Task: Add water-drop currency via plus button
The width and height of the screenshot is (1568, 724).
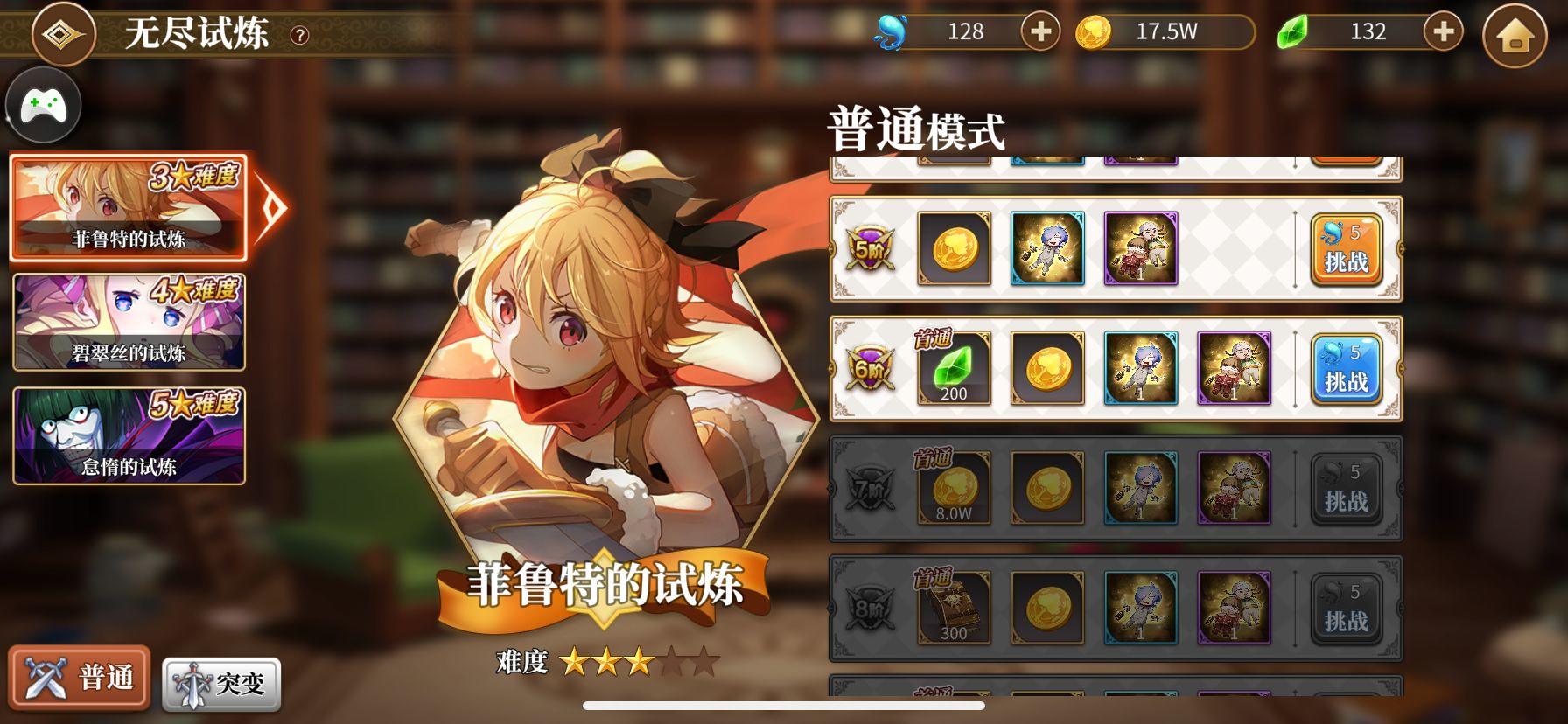Action: point(1039,32)
